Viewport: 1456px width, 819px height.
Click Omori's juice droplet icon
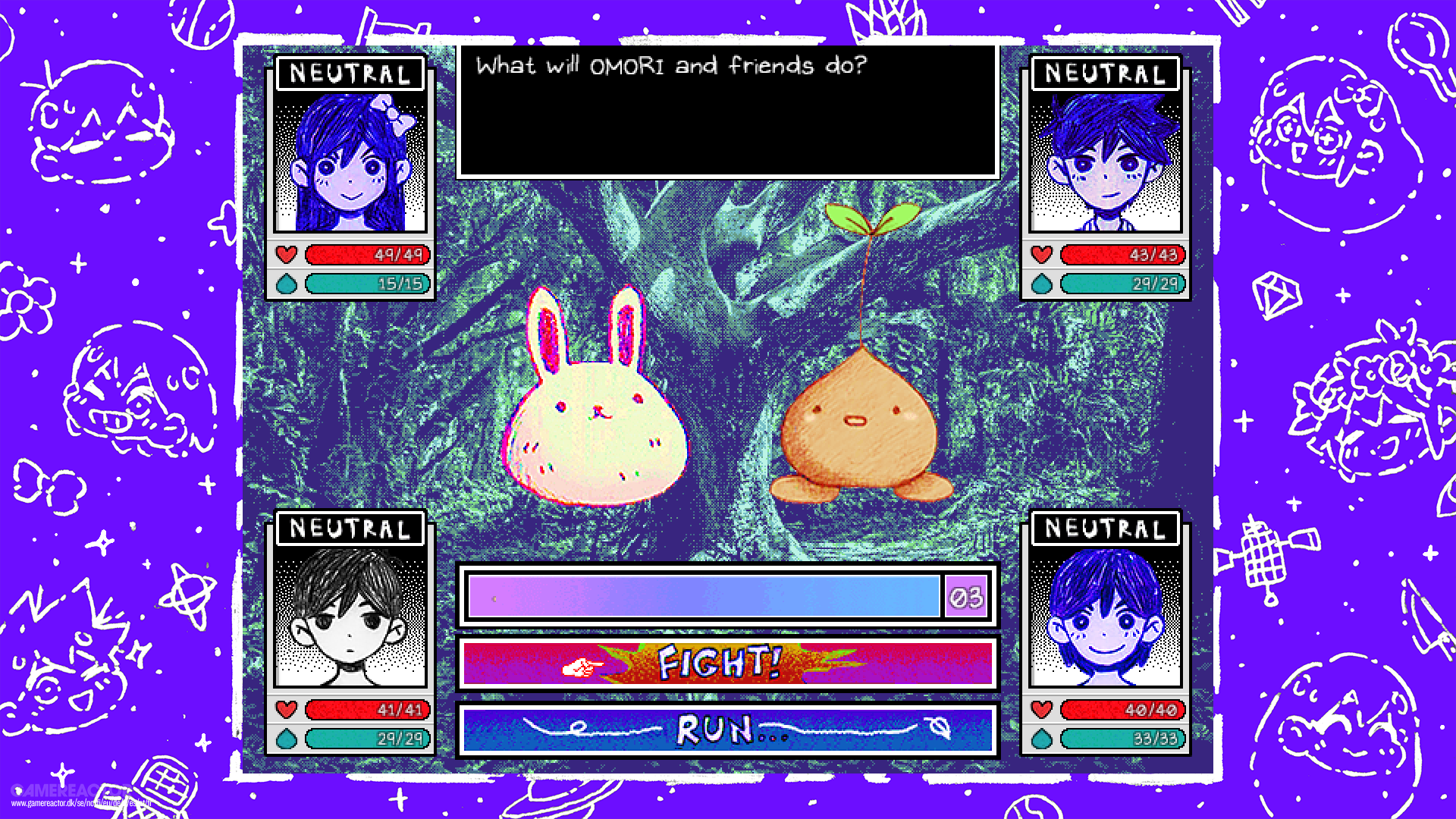(x=287, y=737)
